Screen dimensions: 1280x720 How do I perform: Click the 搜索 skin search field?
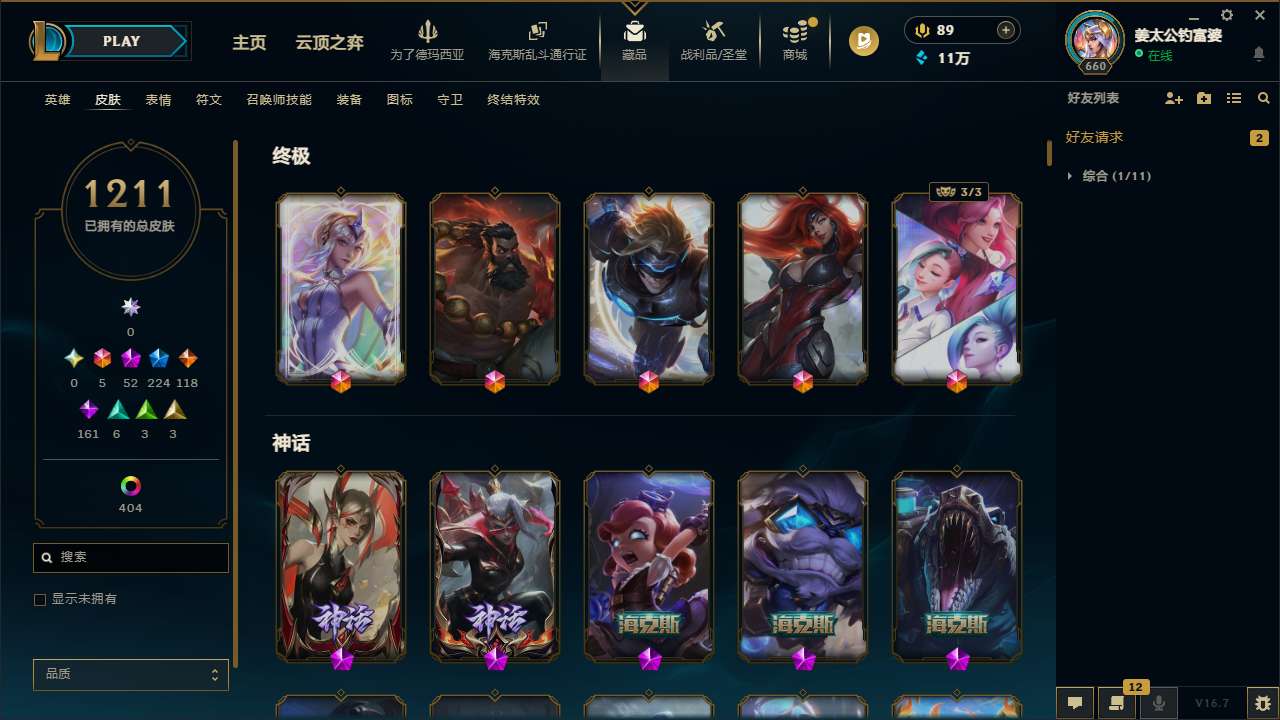pyautogui.click(x=130, y=557)
